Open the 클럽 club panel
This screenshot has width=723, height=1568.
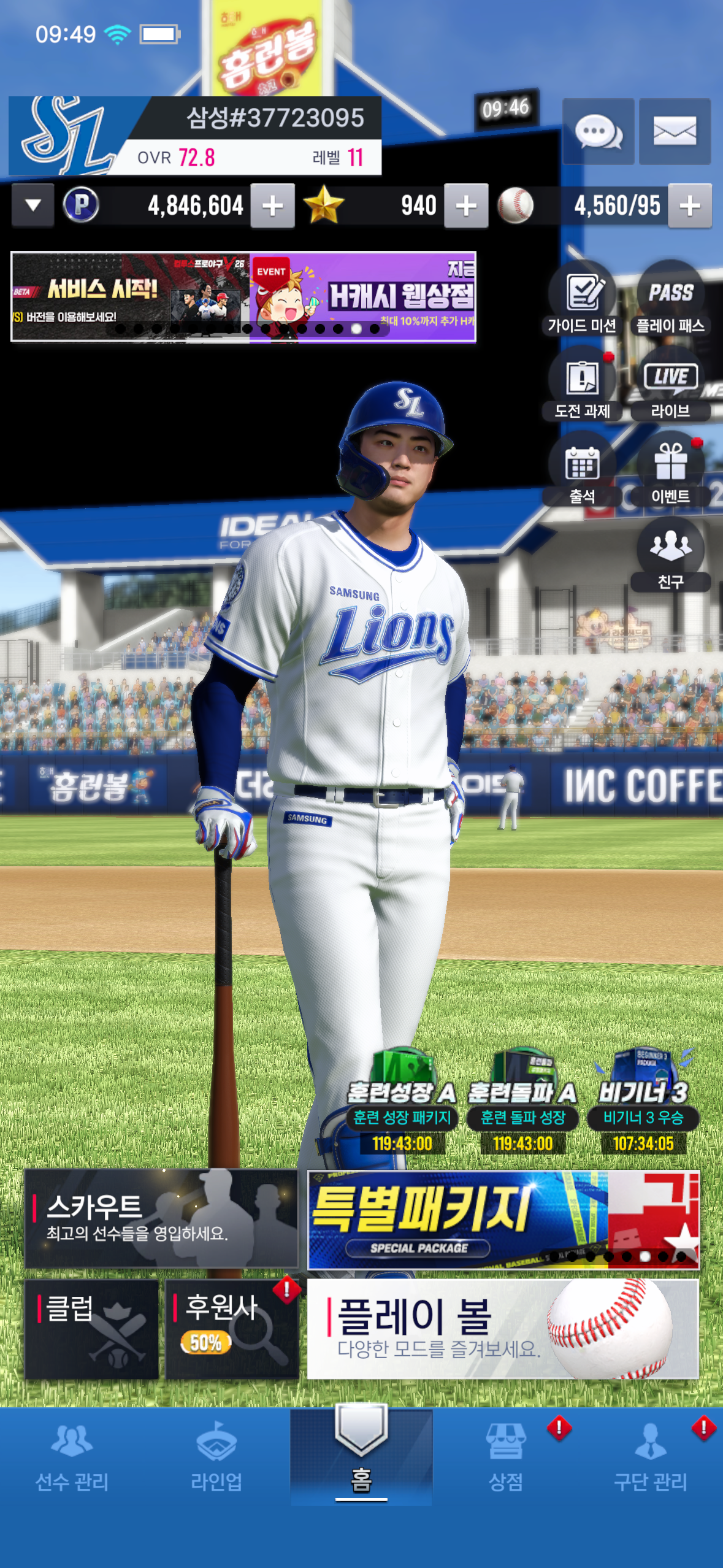point(91,1329)
